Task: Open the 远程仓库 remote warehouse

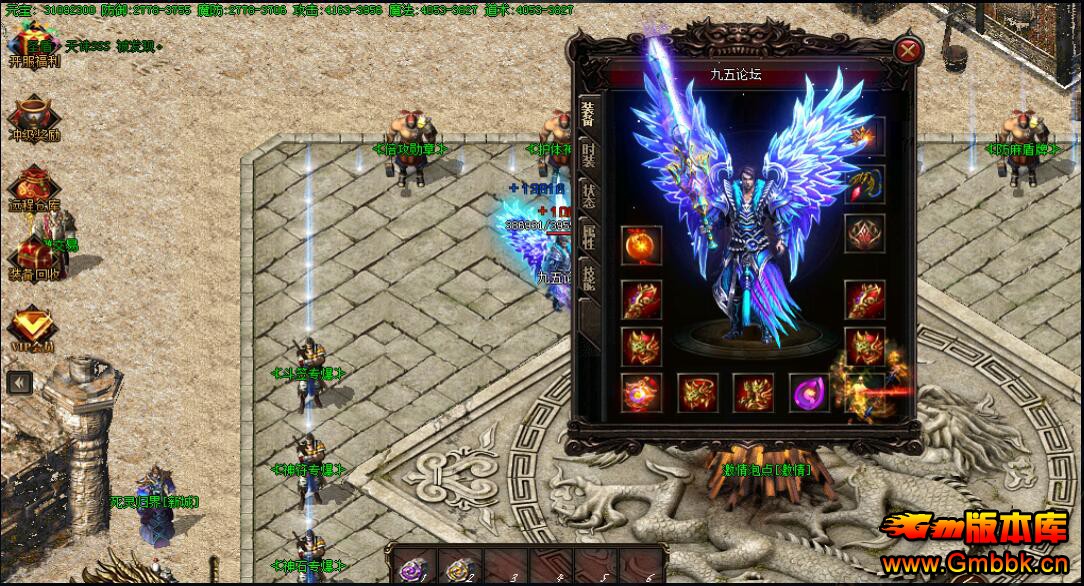Action: tap(34, 187)
